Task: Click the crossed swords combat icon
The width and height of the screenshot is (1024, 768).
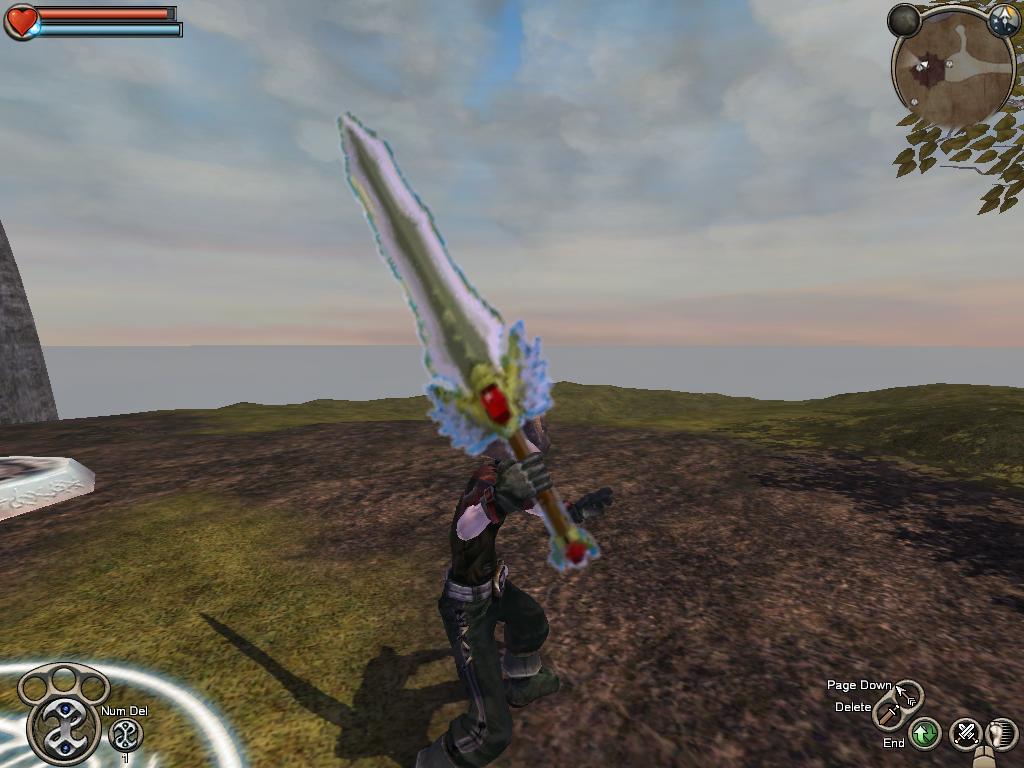Action: click(x=965, y=735)
